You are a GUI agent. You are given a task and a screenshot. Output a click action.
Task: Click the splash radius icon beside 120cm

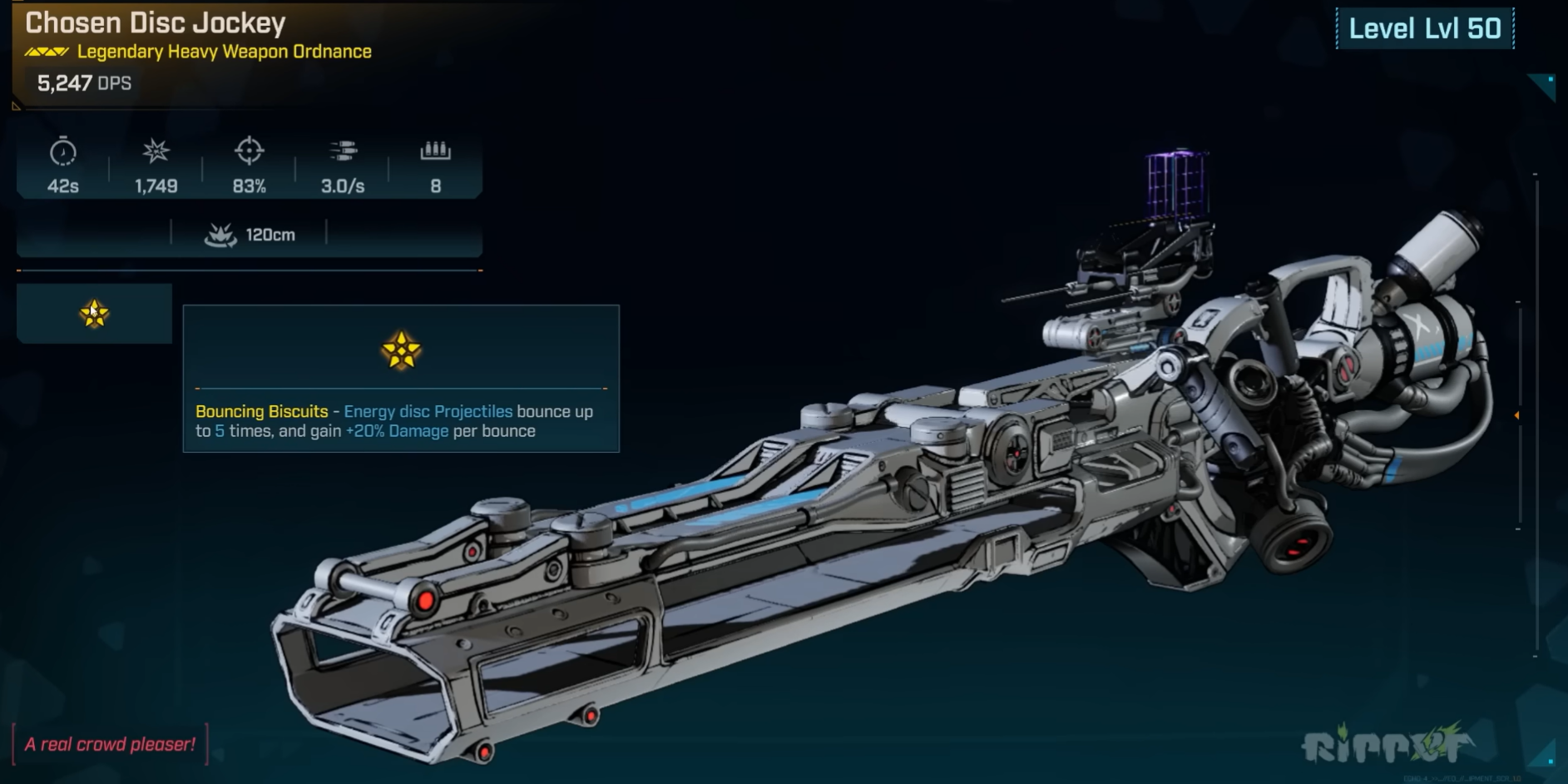tap(220, 234)
